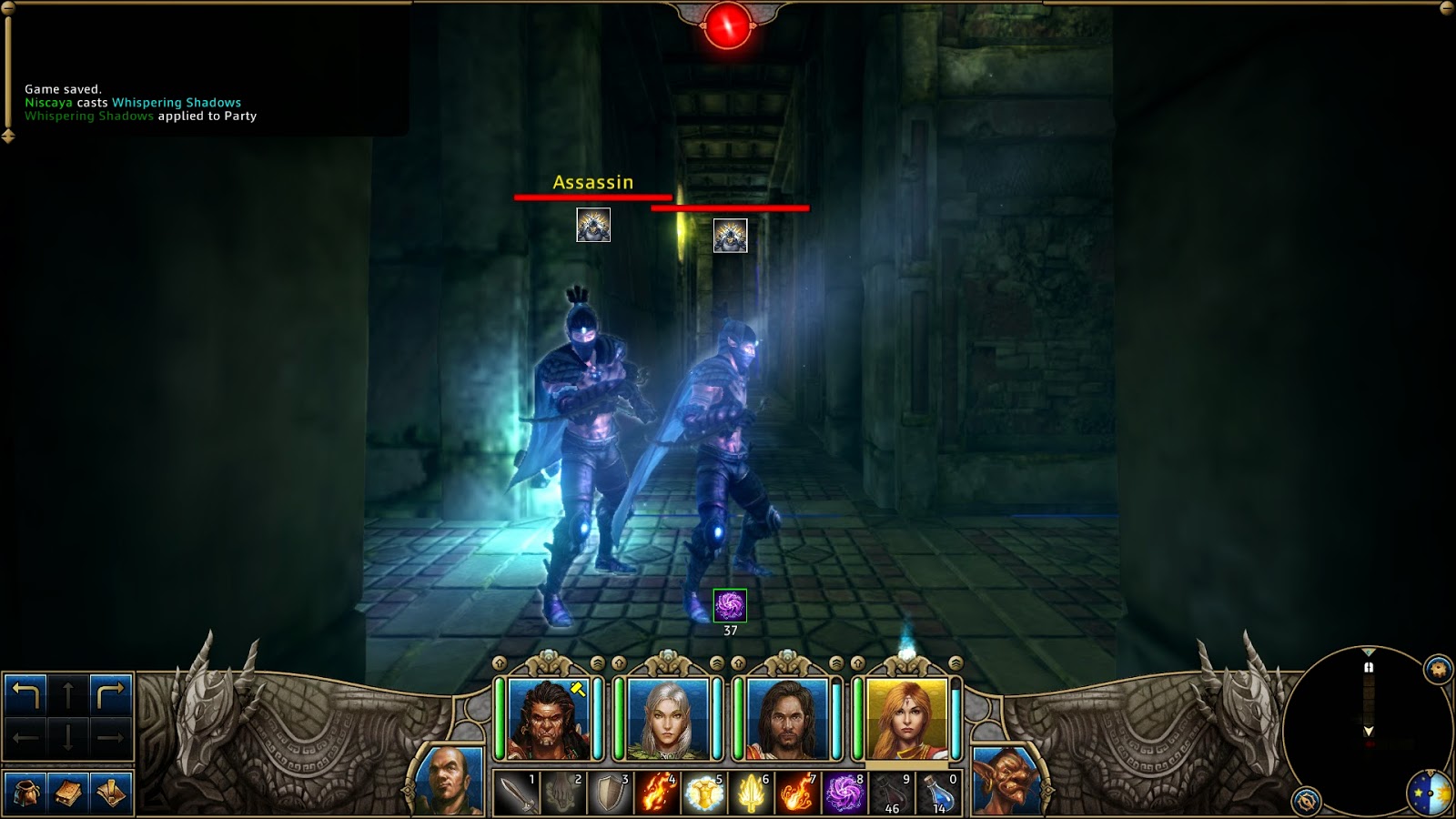Click the up-arrow toggle above the orc portrait

[498, 663]
